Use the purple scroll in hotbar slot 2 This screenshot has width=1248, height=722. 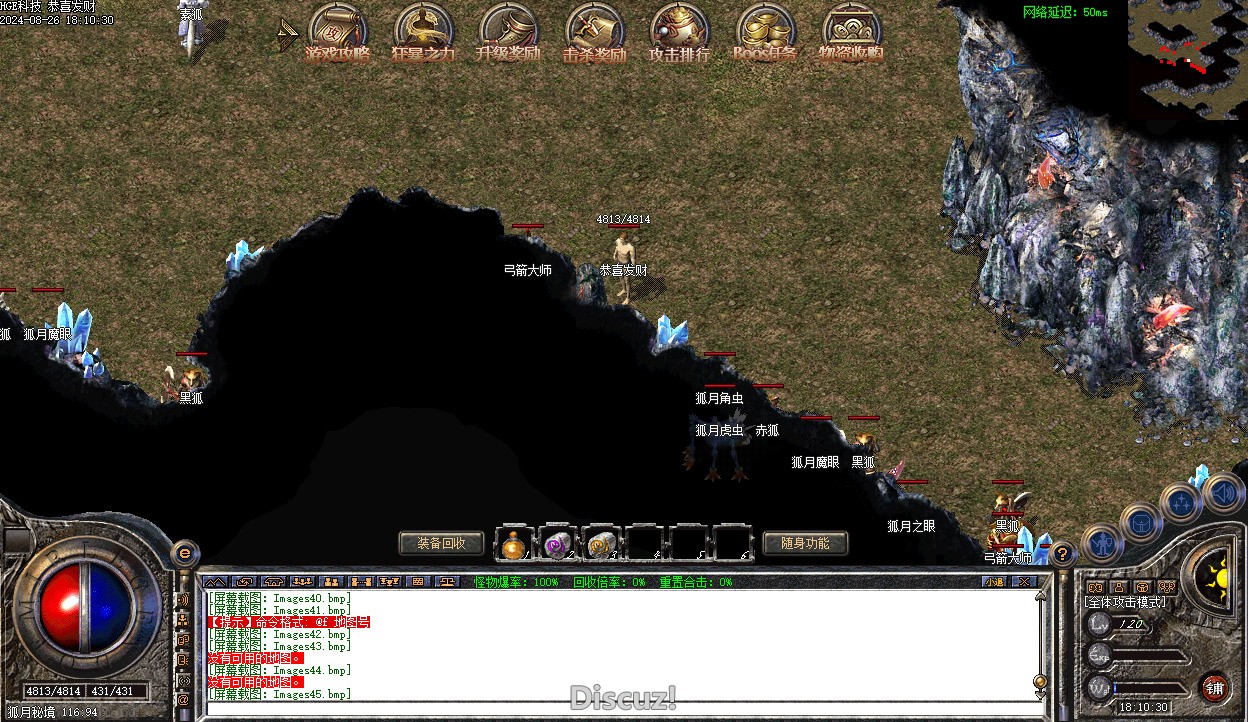558,545
